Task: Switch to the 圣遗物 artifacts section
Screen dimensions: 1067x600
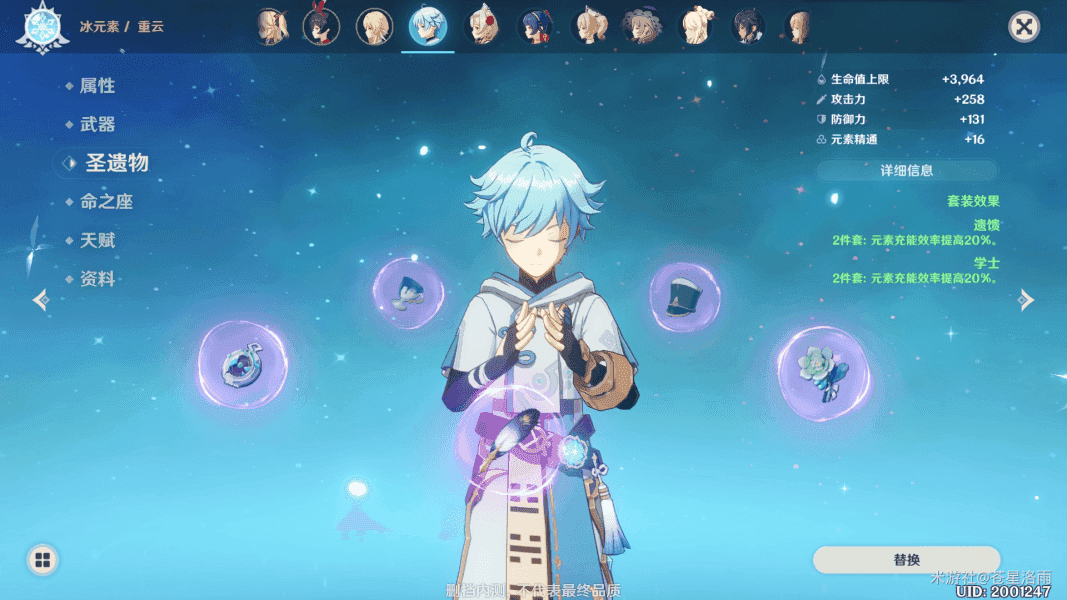Action: pyautogui.click(x=116, y=162)
